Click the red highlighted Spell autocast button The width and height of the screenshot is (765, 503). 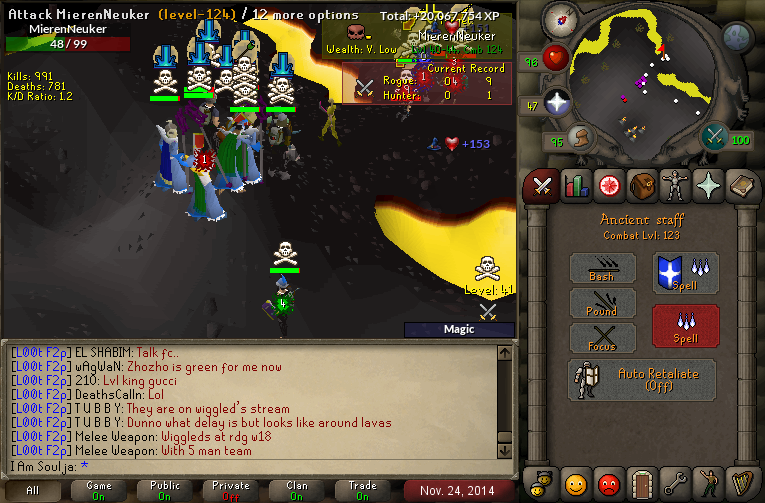click(x=685, y=325)
